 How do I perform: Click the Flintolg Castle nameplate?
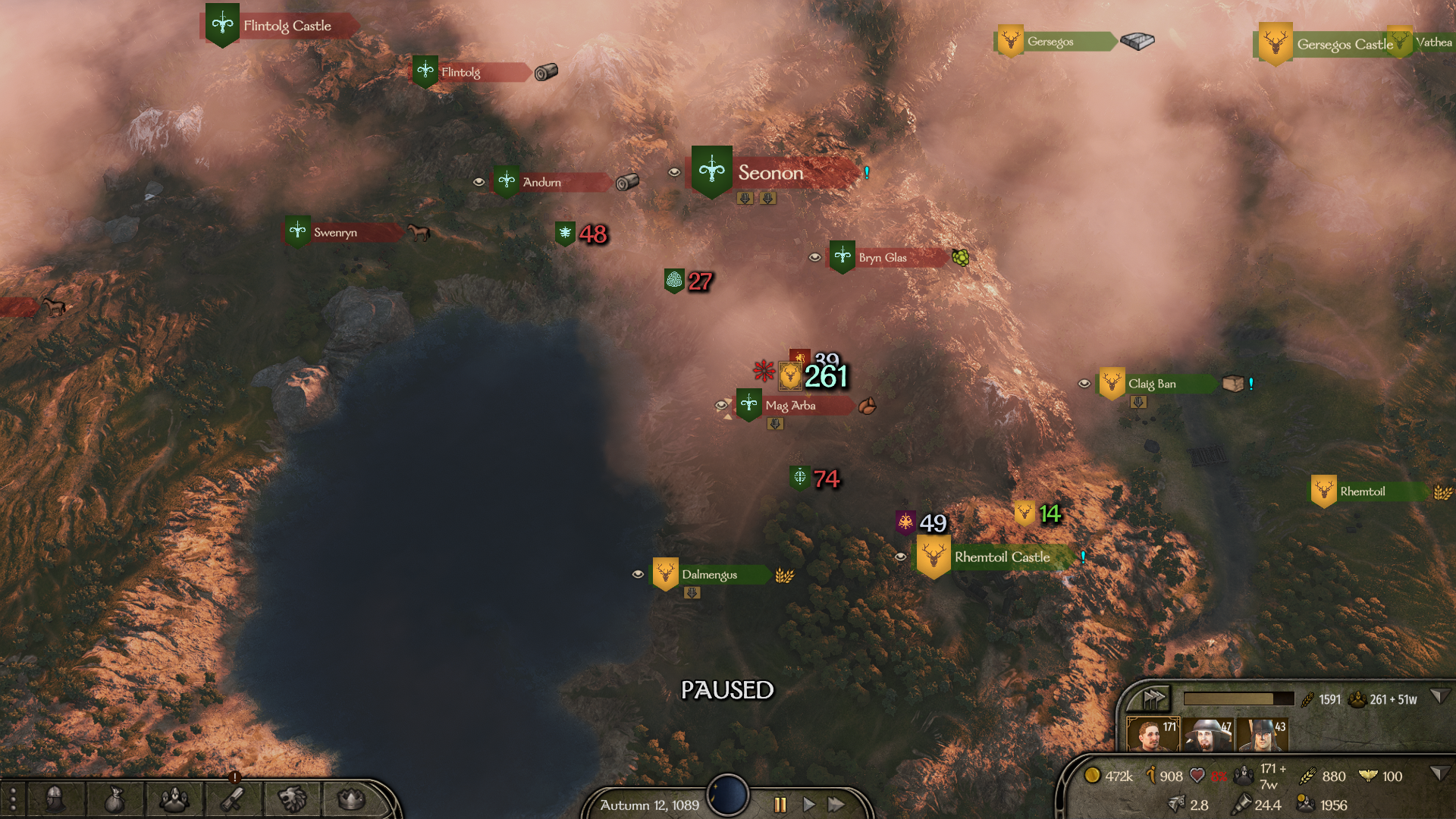[x=287, y=26]
